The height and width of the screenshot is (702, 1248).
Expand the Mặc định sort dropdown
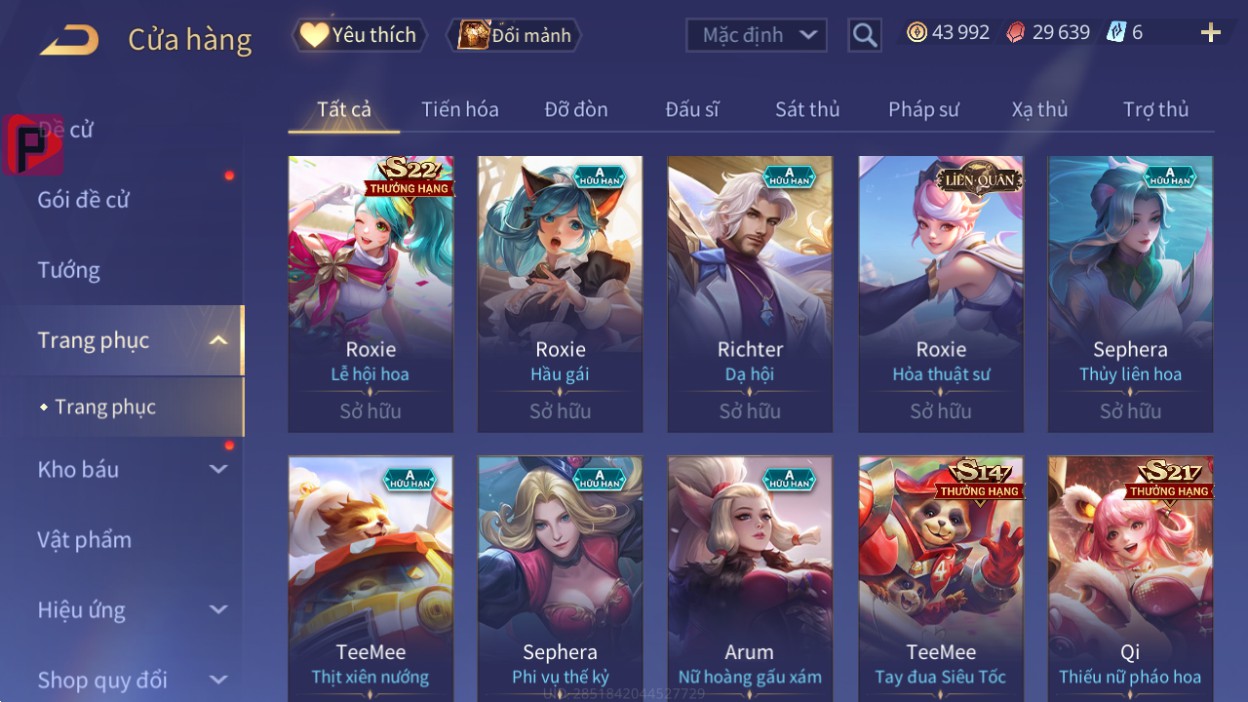click(x=756, y=35)
